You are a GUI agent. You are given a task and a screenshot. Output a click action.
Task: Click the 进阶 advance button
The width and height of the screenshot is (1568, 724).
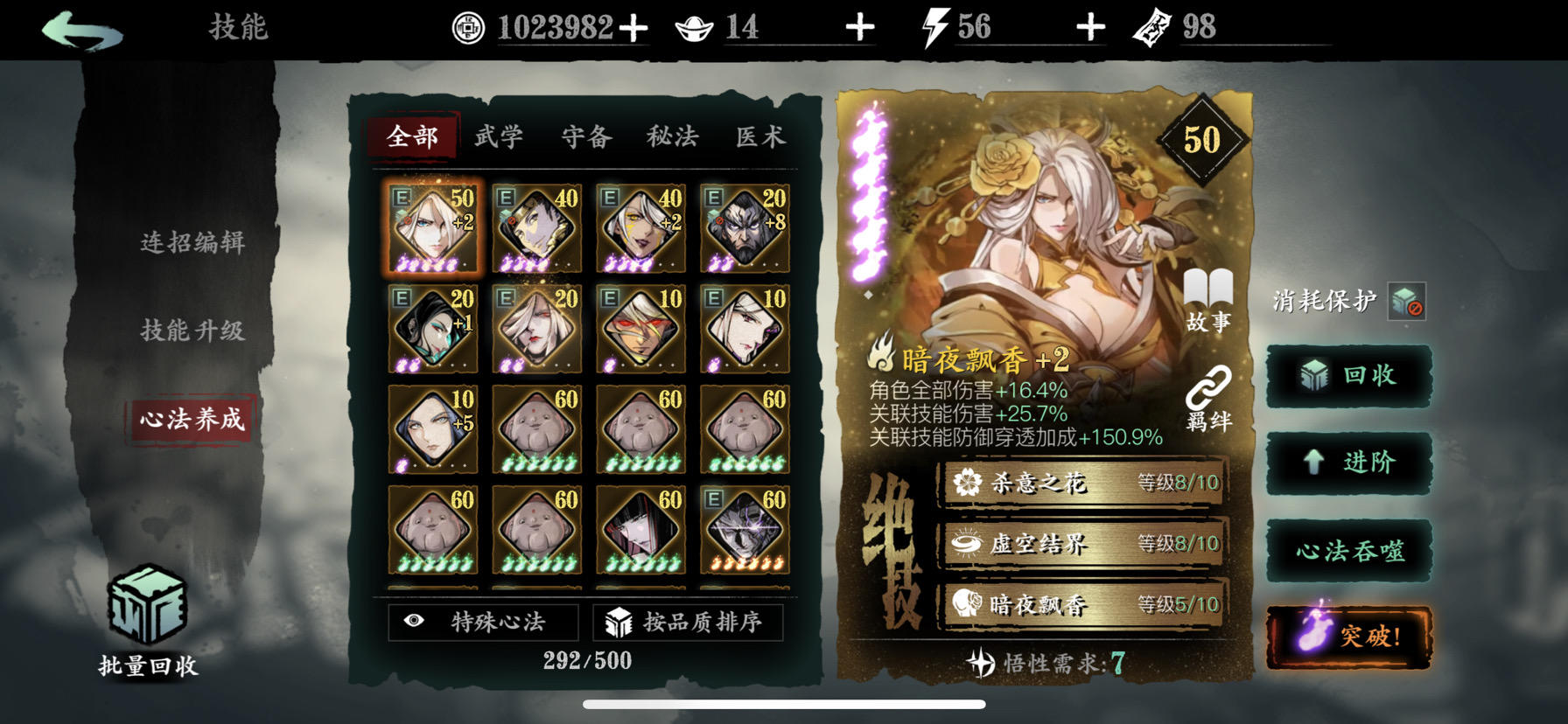click(1348, 462)
